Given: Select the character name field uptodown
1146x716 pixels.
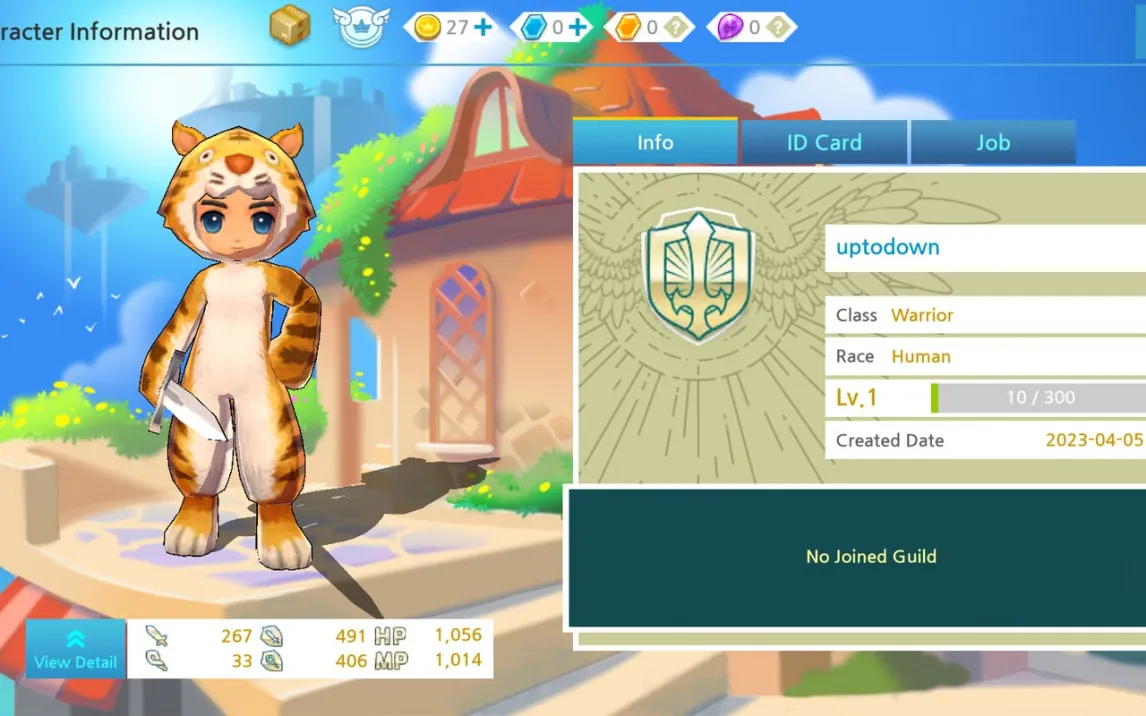Looking at the screenshot, I should pyautogui.click(x=985, y=248).
